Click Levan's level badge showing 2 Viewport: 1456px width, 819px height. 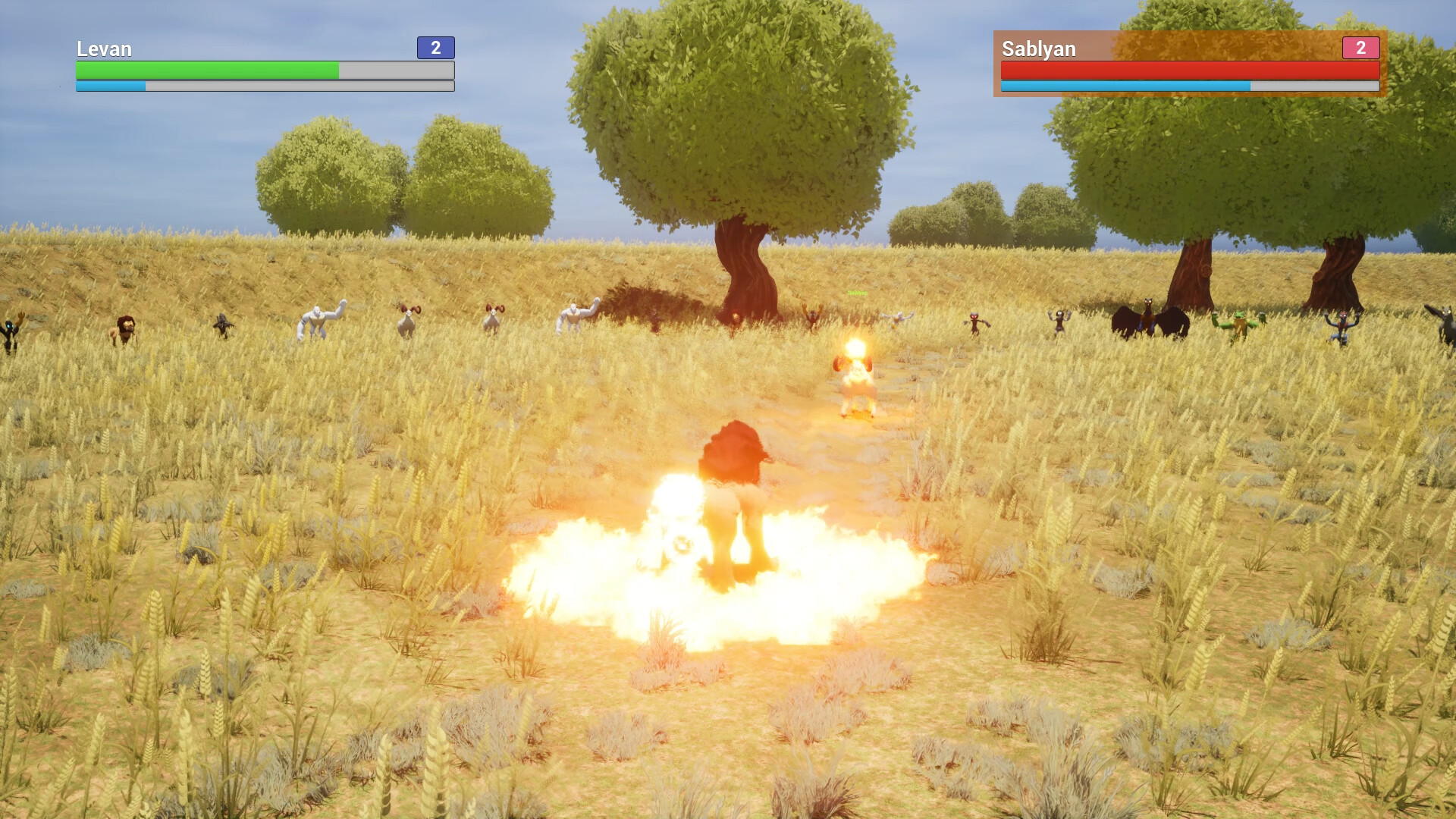[x=435, y=49]
